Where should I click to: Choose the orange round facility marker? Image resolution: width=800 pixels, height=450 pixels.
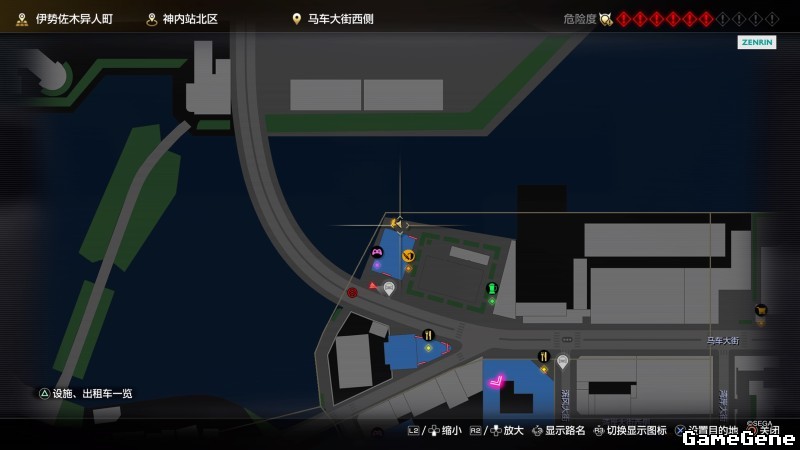pos(408,256)
